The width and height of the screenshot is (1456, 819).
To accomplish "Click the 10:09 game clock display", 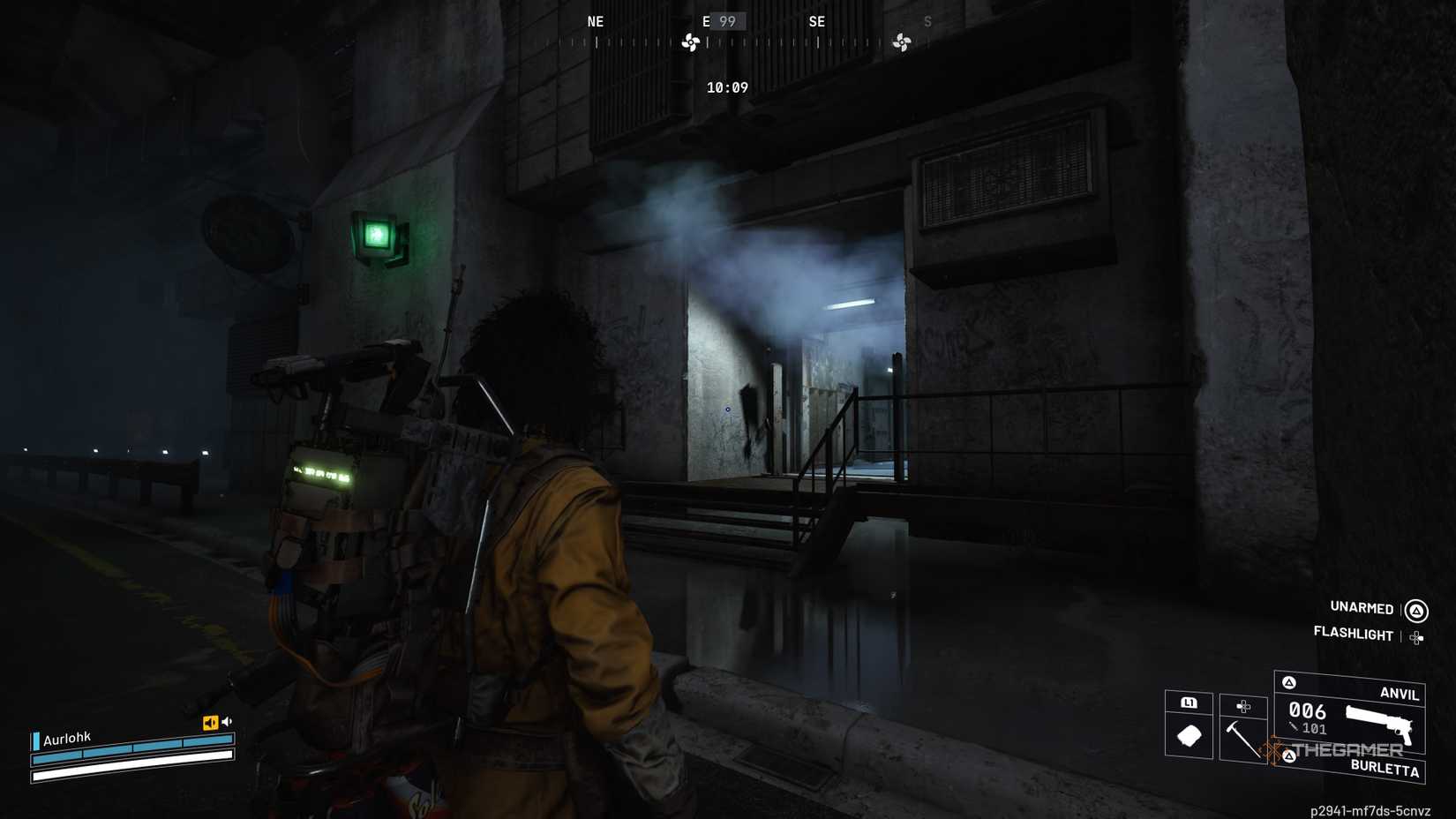I will pos(725,87).
